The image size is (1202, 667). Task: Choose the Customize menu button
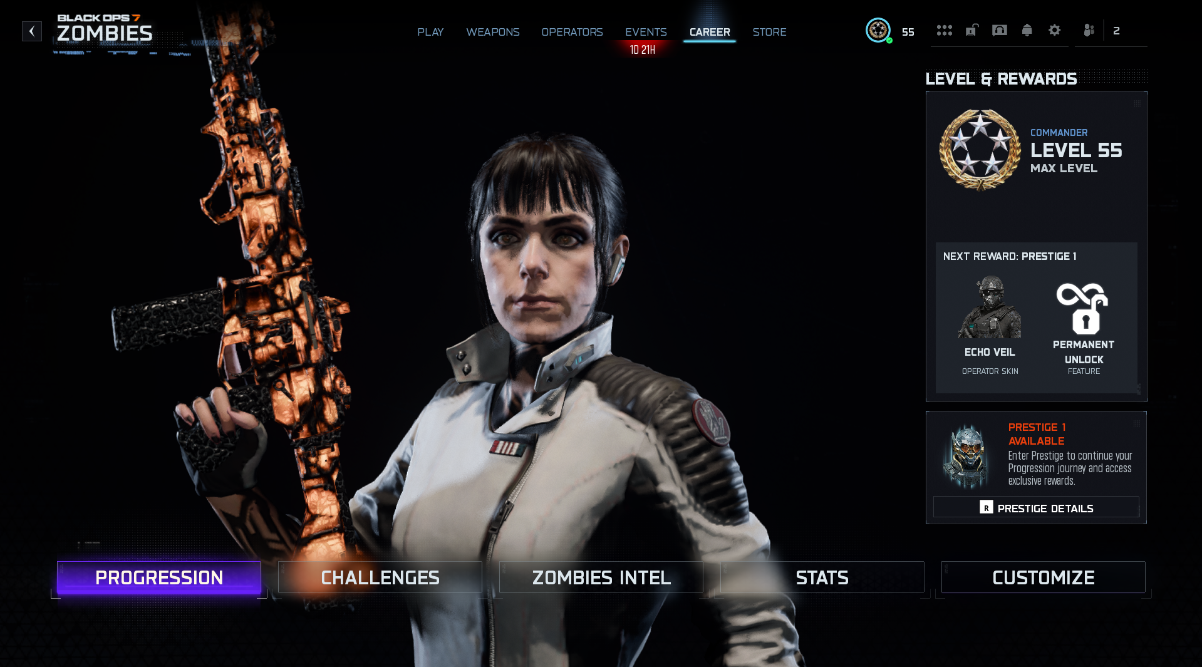(1043, 578)
